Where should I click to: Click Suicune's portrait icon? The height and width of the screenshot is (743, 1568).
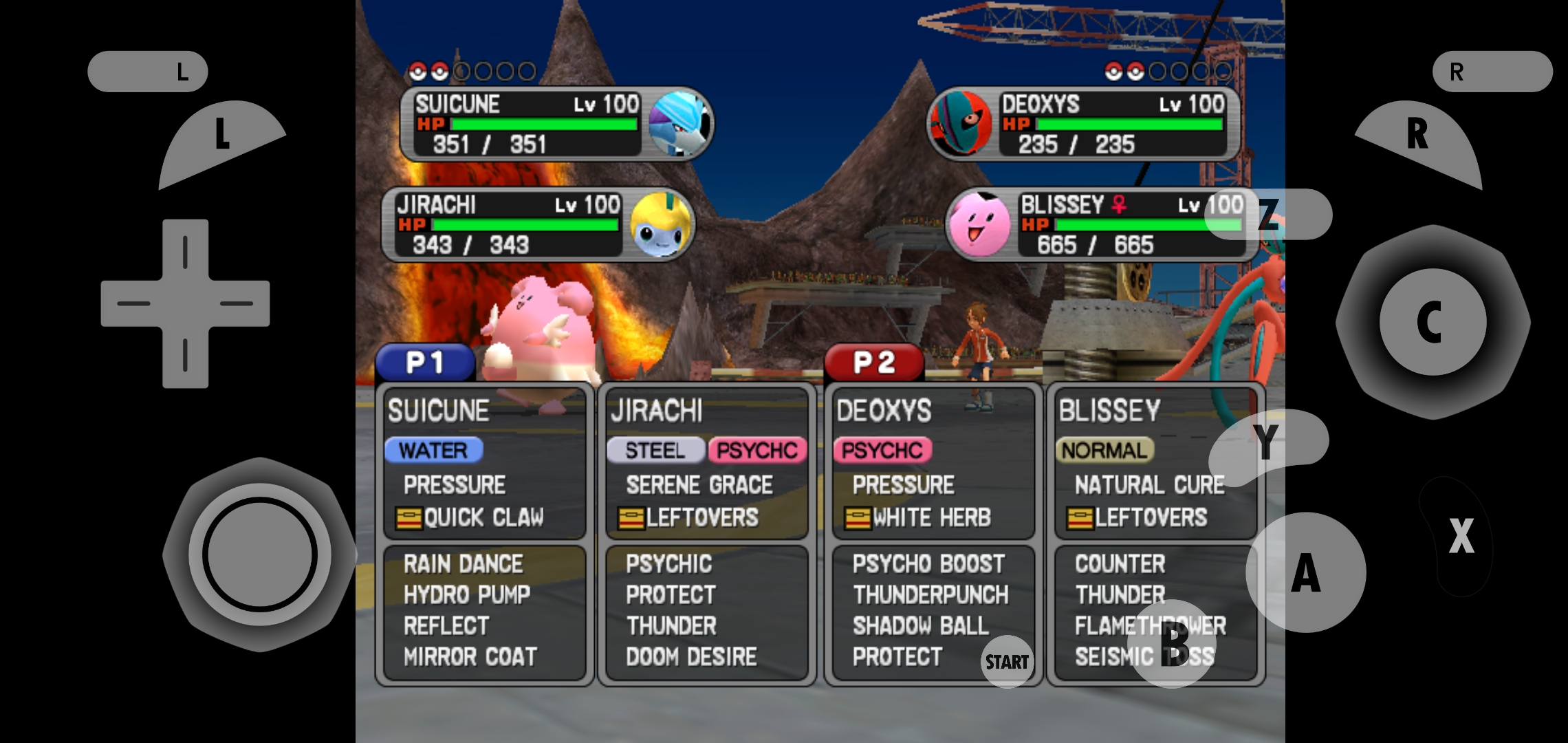point(679,124)
